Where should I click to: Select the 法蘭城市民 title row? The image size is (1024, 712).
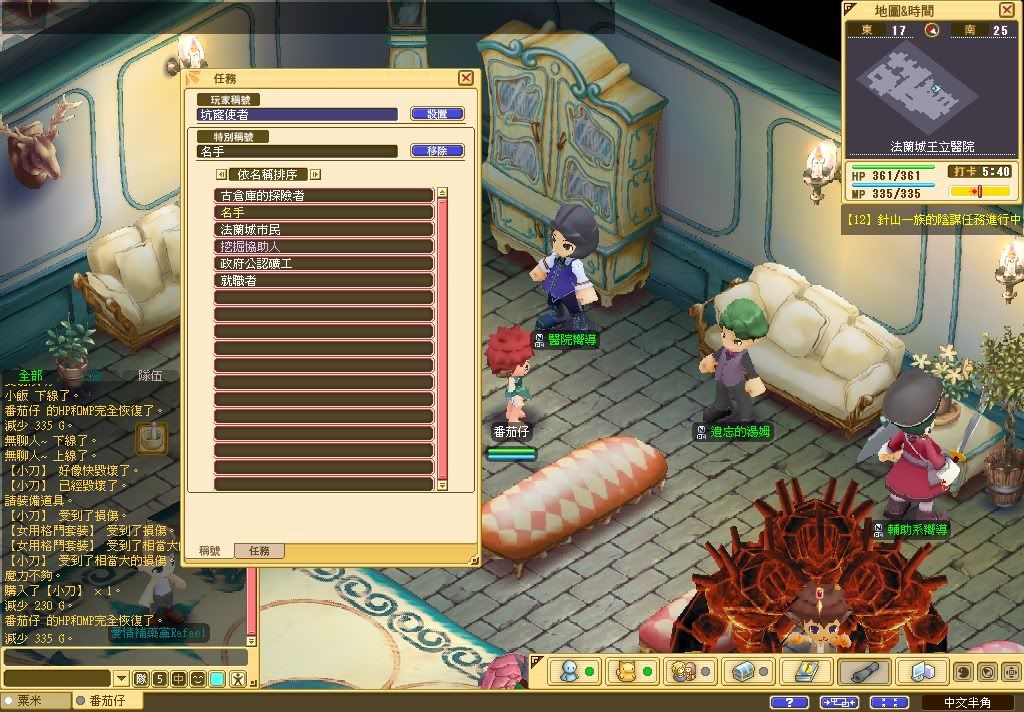[x=324, y=229]
